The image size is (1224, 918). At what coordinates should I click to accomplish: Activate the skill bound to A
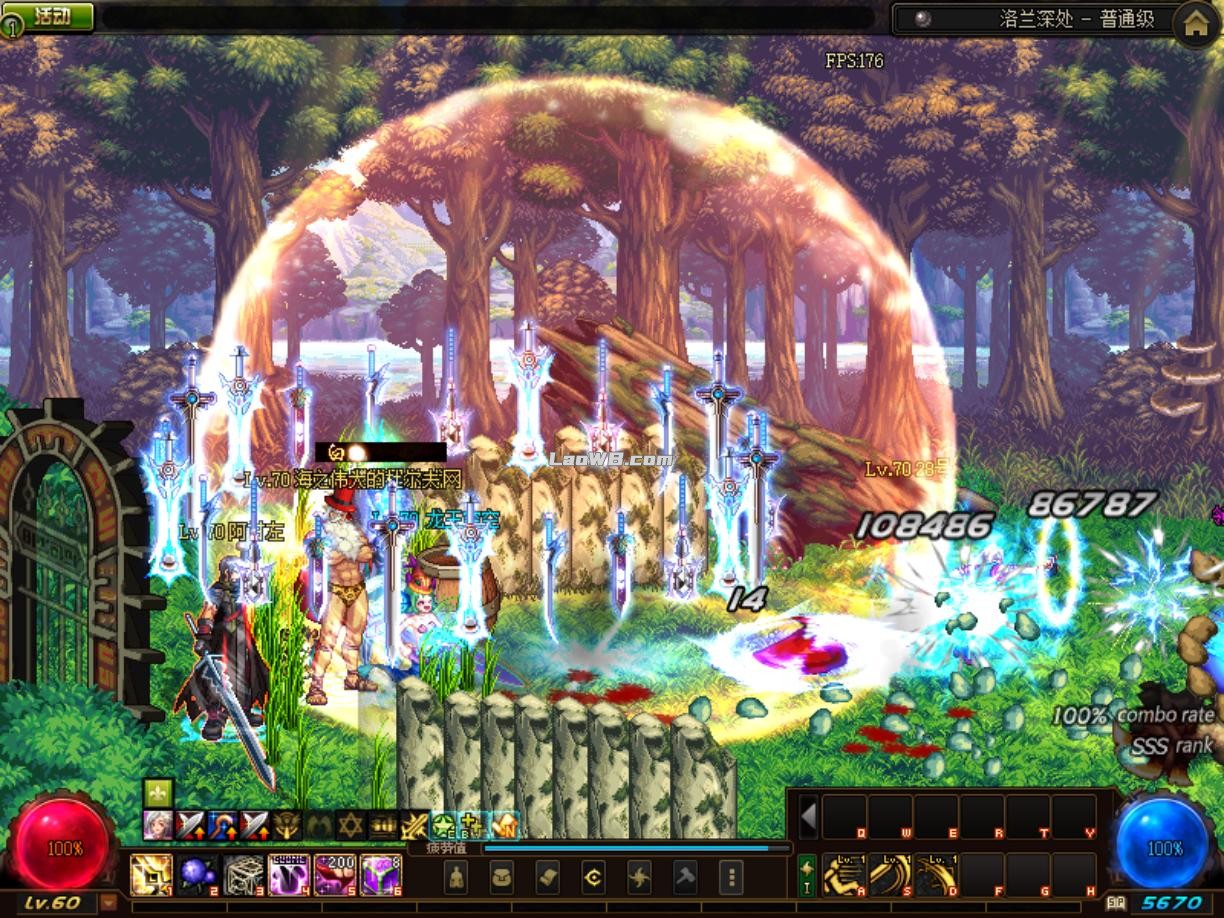843,875
